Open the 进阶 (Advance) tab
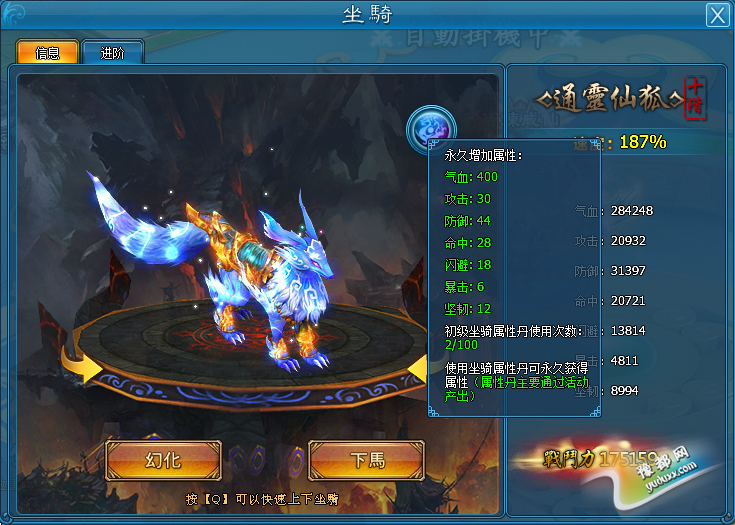 [x=113, y=53]
